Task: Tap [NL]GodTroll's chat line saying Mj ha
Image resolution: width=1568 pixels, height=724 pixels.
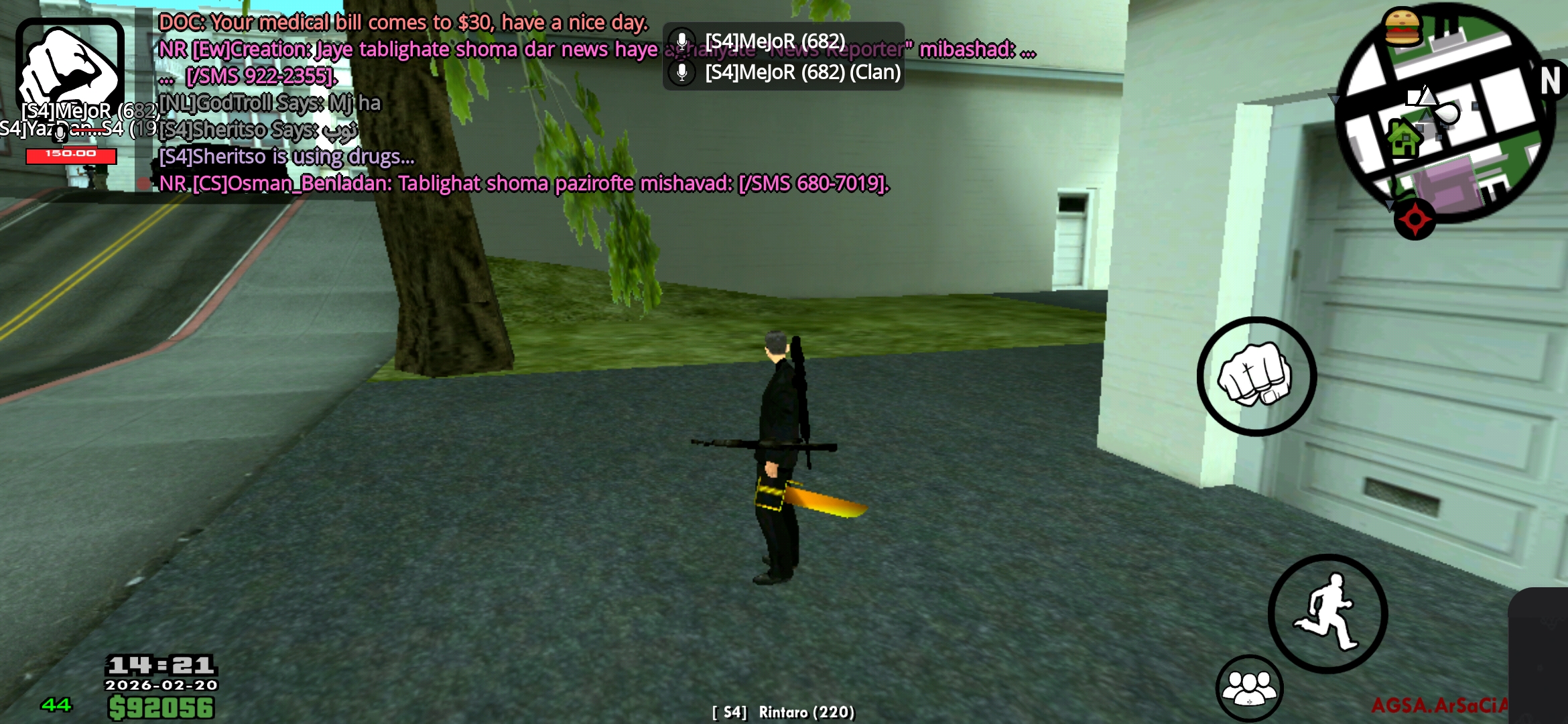Action: [268, 102]
